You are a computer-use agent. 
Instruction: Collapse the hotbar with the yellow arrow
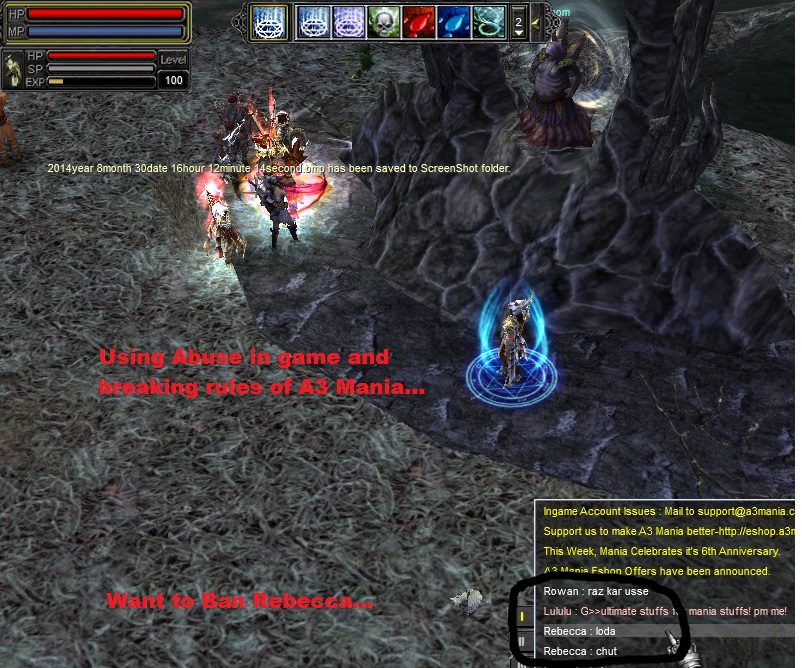(537, 21)
